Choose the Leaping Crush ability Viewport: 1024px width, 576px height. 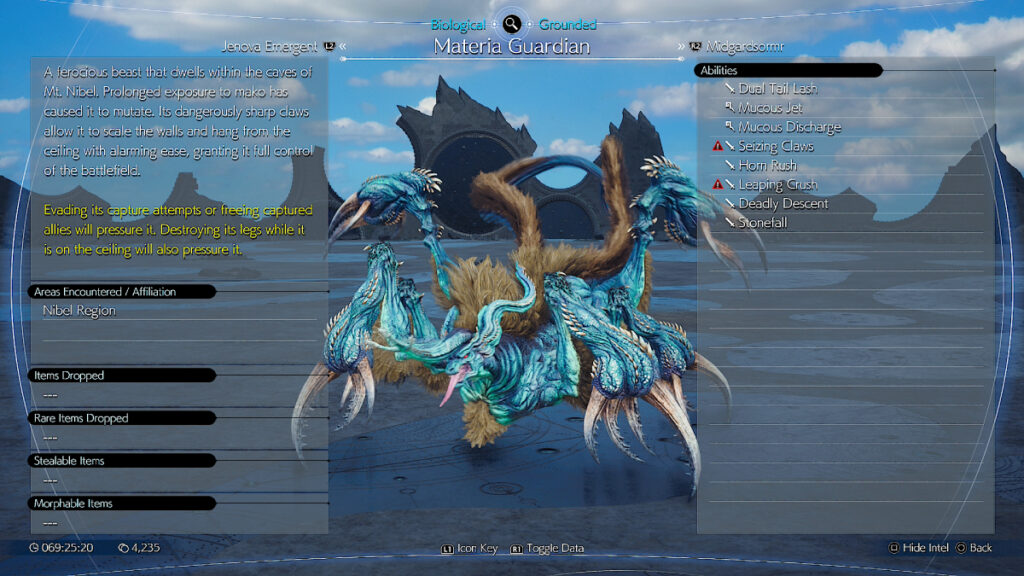click(777, 184)
